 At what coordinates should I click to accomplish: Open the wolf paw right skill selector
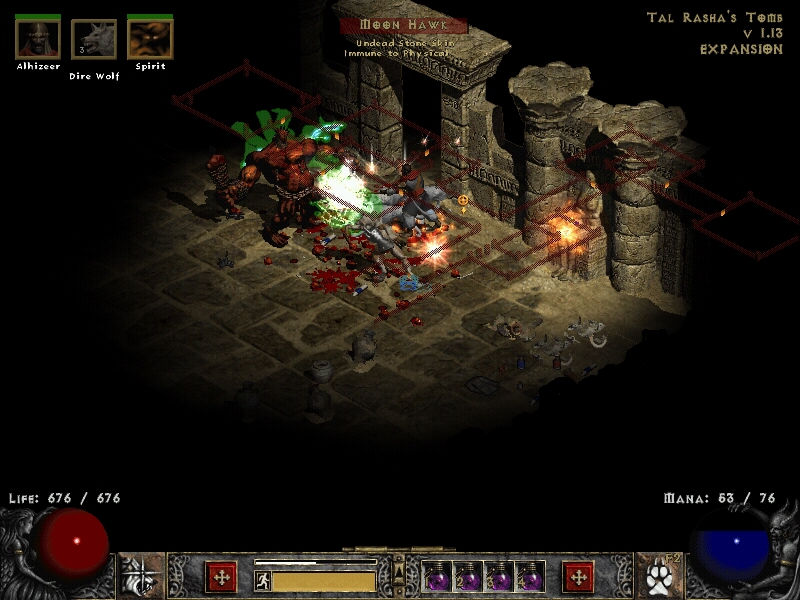657,577
